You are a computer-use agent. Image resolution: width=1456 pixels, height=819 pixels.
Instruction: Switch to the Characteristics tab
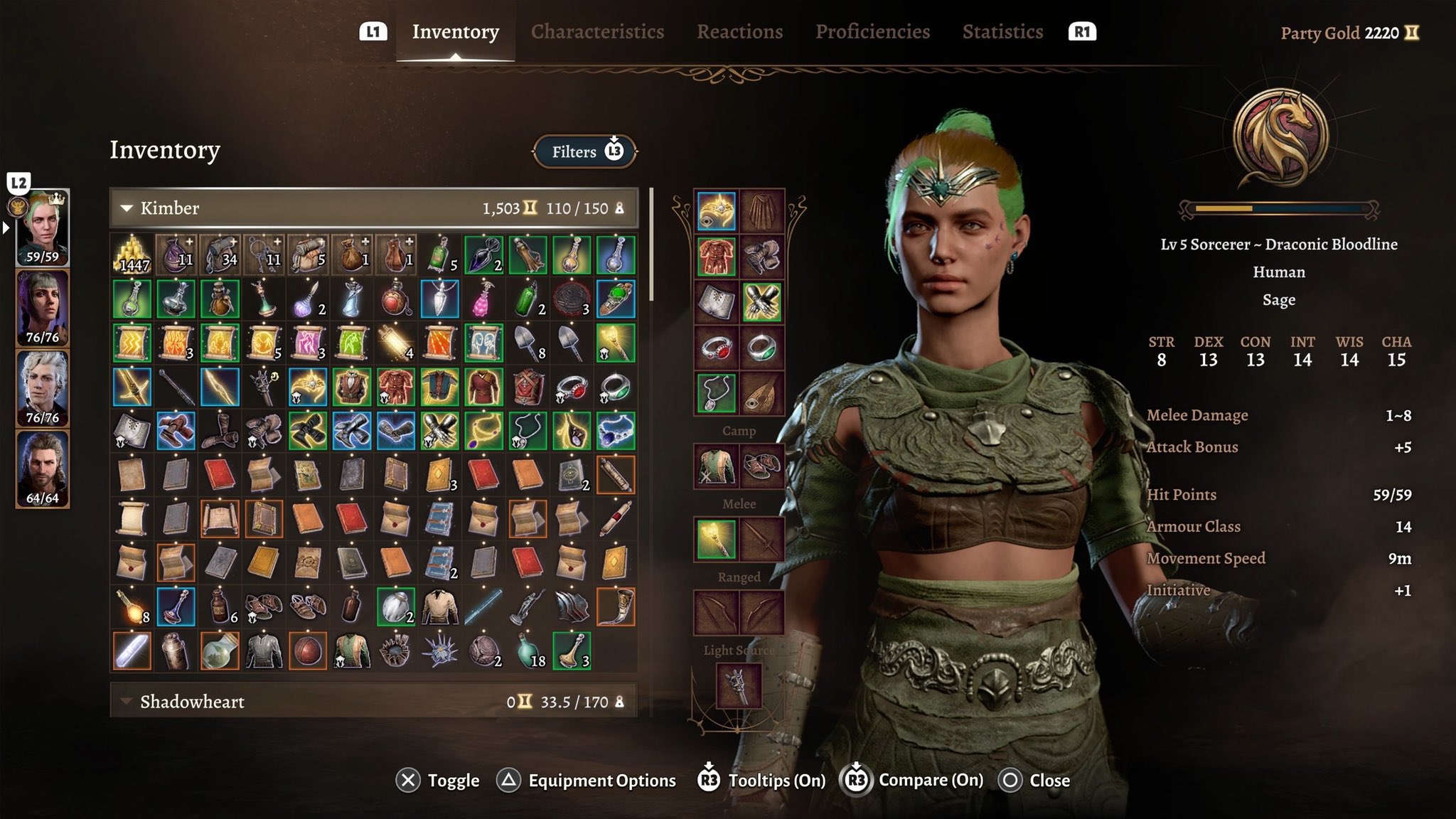click(597, 32)
